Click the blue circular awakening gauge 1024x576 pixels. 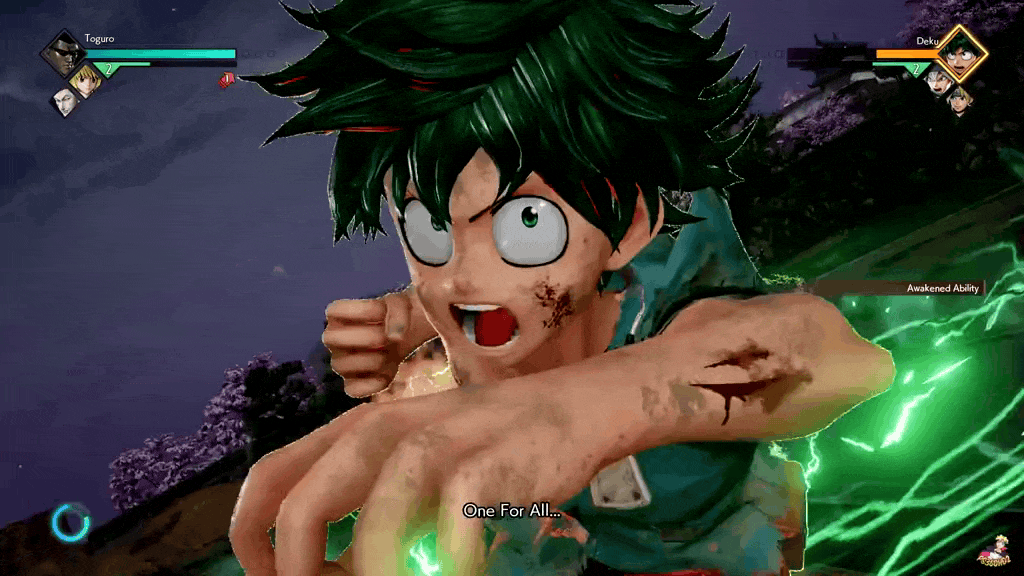coord(71,521)
